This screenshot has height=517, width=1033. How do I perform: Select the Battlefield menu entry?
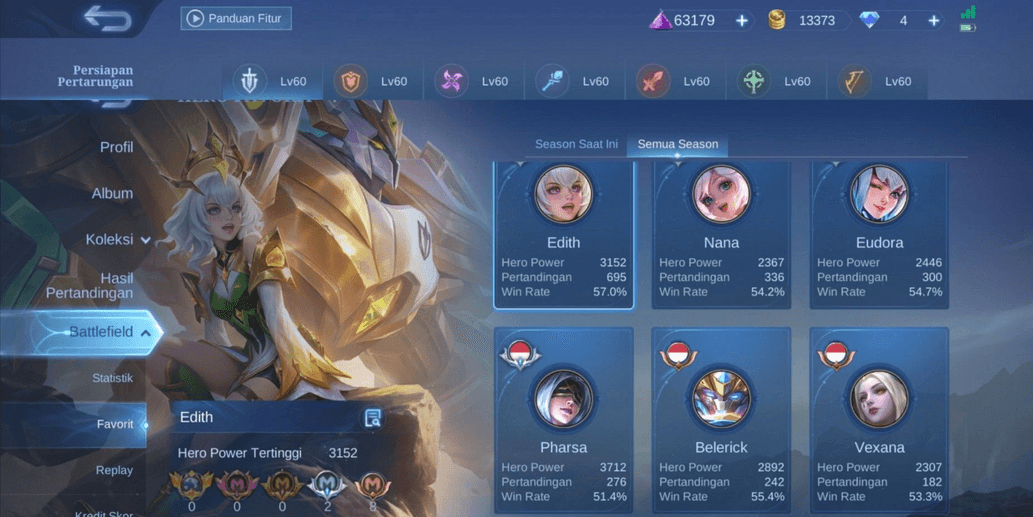[x=100, y=332]
